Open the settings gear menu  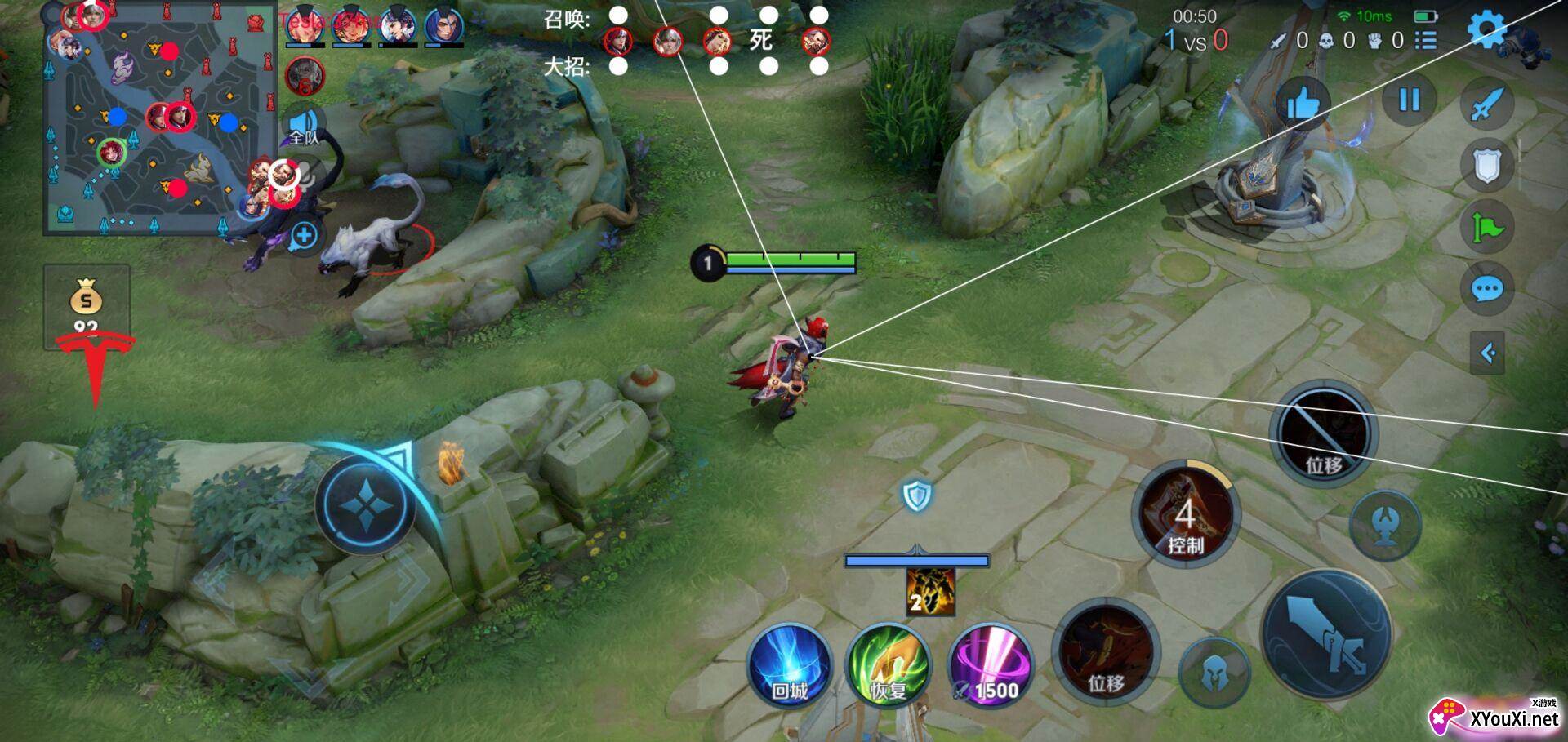tap(1486, 30)
